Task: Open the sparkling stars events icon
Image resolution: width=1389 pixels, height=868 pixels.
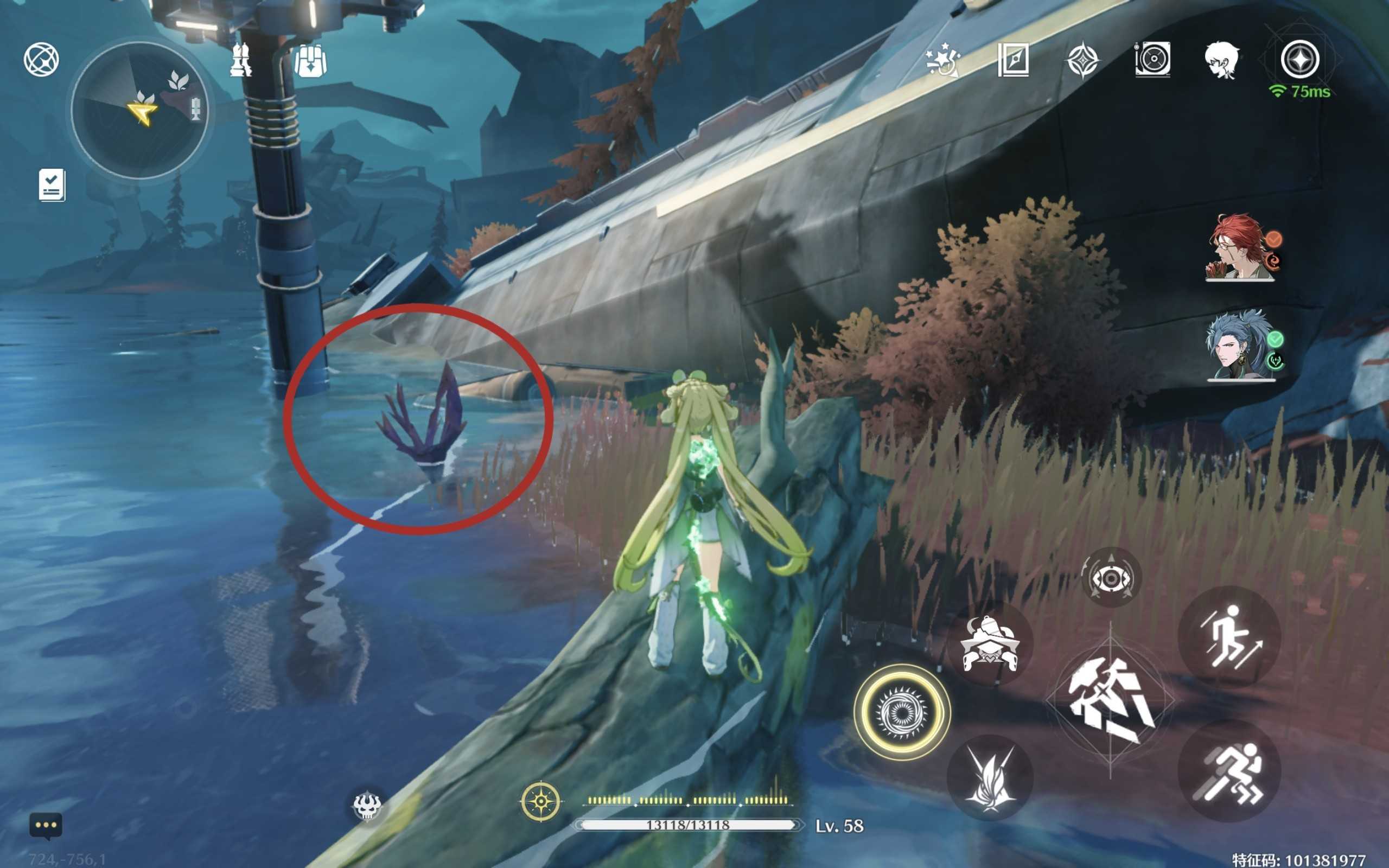Action: pyautogui.click(x=942, y=59)
